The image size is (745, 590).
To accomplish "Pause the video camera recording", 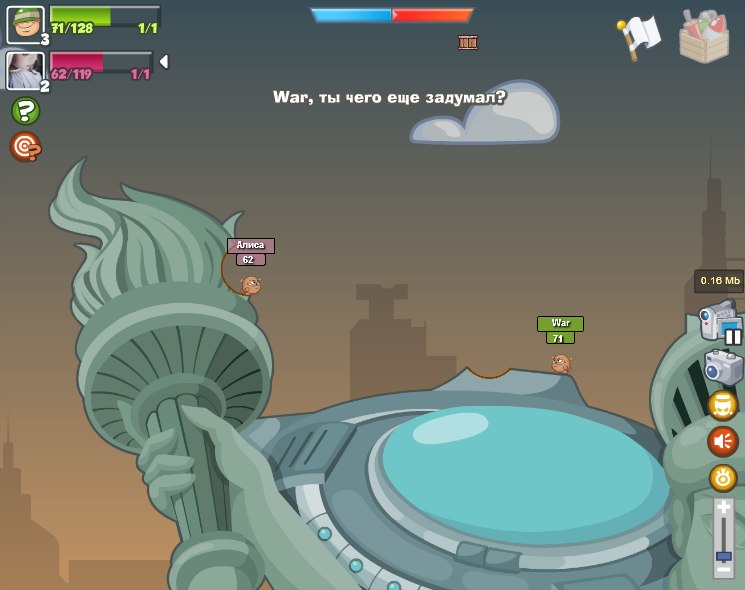I will 733,336.
